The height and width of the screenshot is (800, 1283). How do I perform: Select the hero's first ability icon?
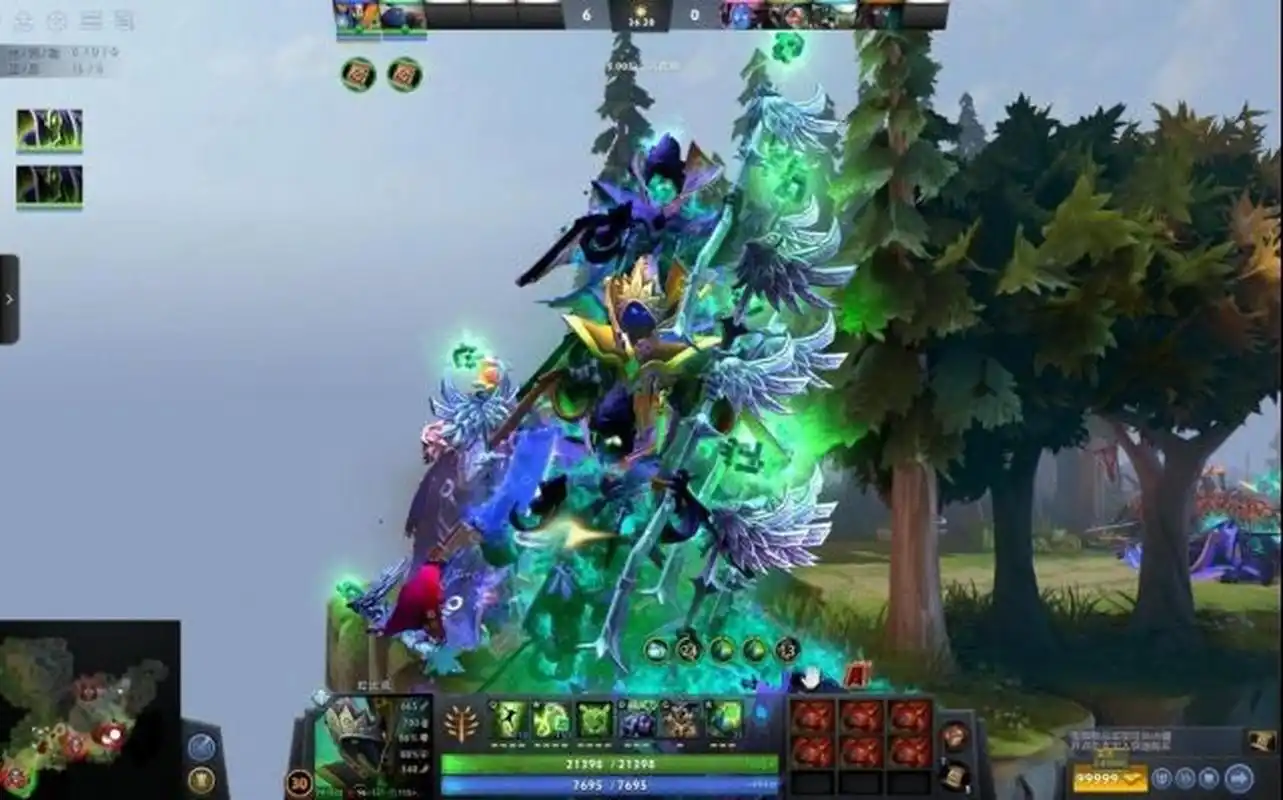pyautogui.click(x=507, y=720)
